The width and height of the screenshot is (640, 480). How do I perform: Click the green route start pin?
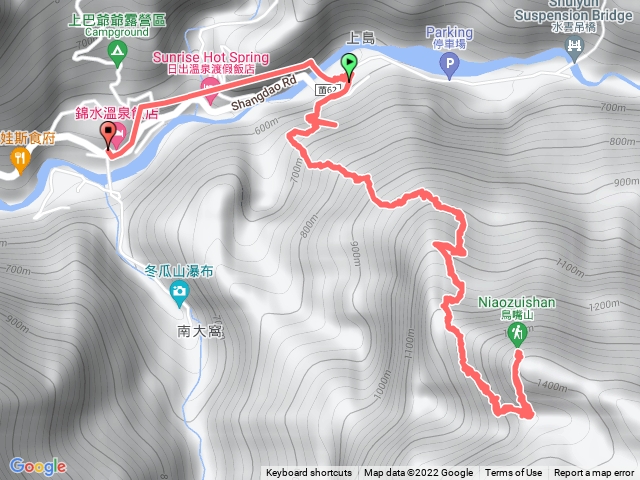350,66
